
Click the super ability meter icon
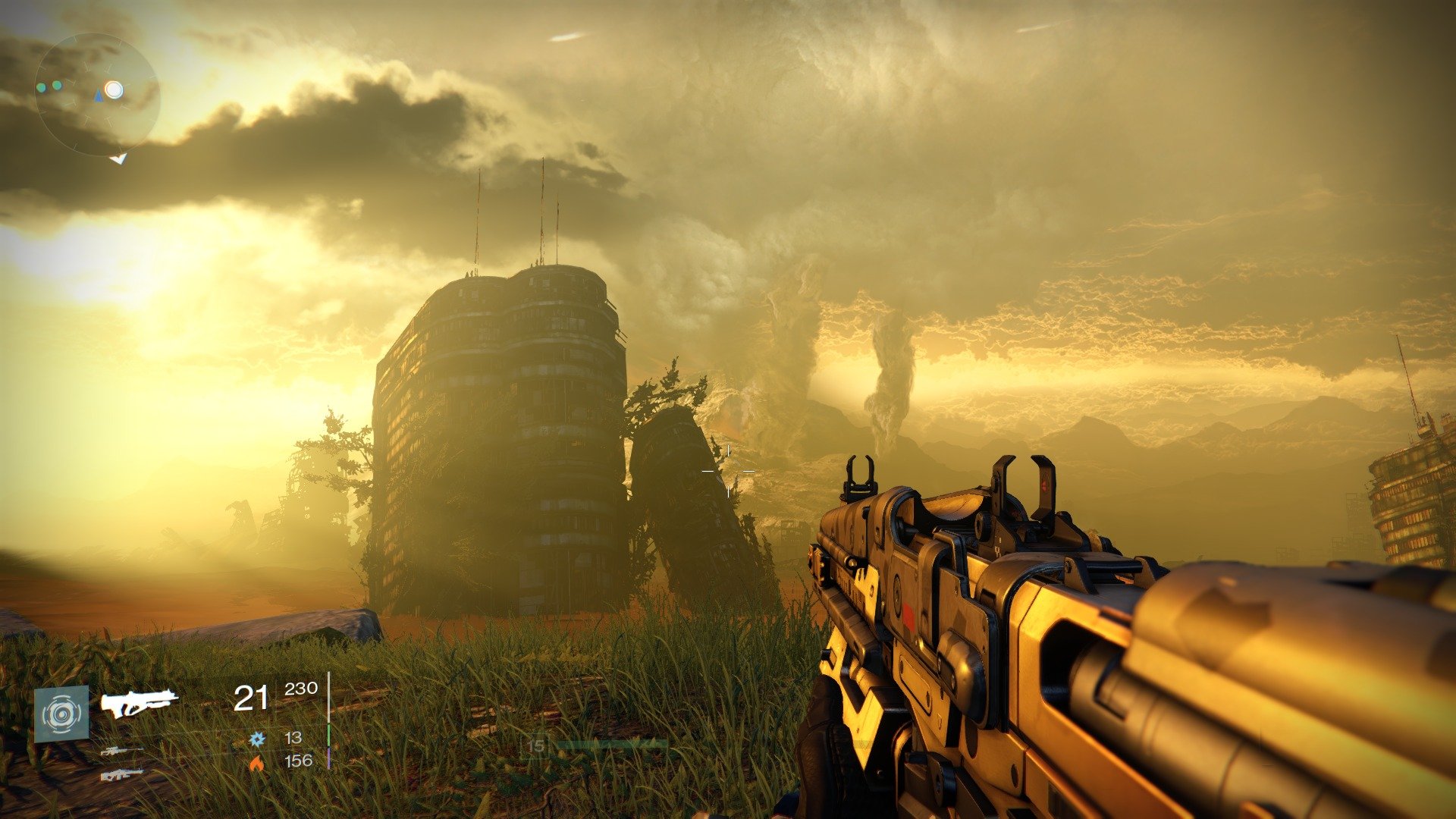(x=61, y=713)
